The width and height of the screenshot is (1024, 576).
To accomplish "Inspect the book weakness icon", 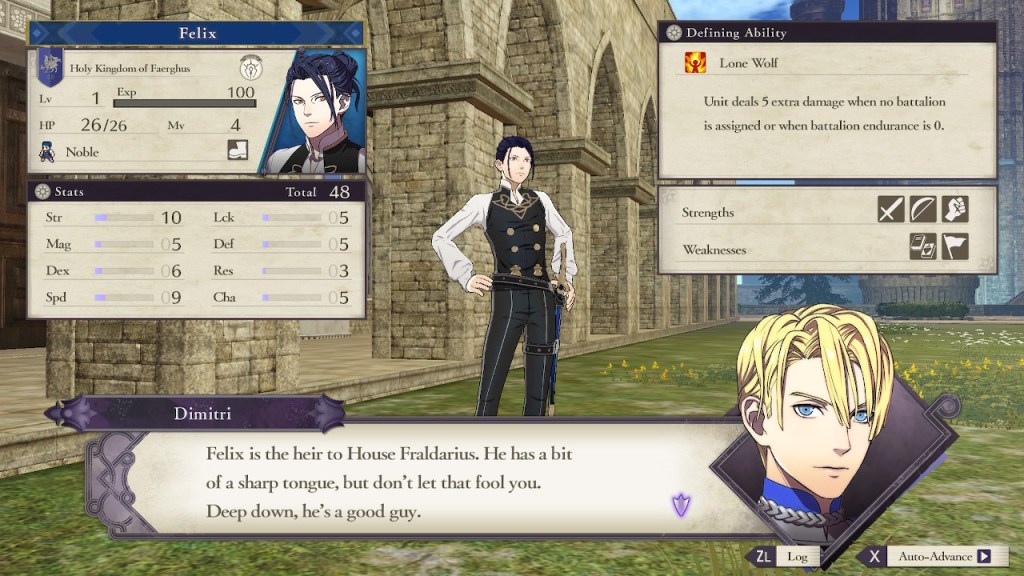I will tap(923, 246).
